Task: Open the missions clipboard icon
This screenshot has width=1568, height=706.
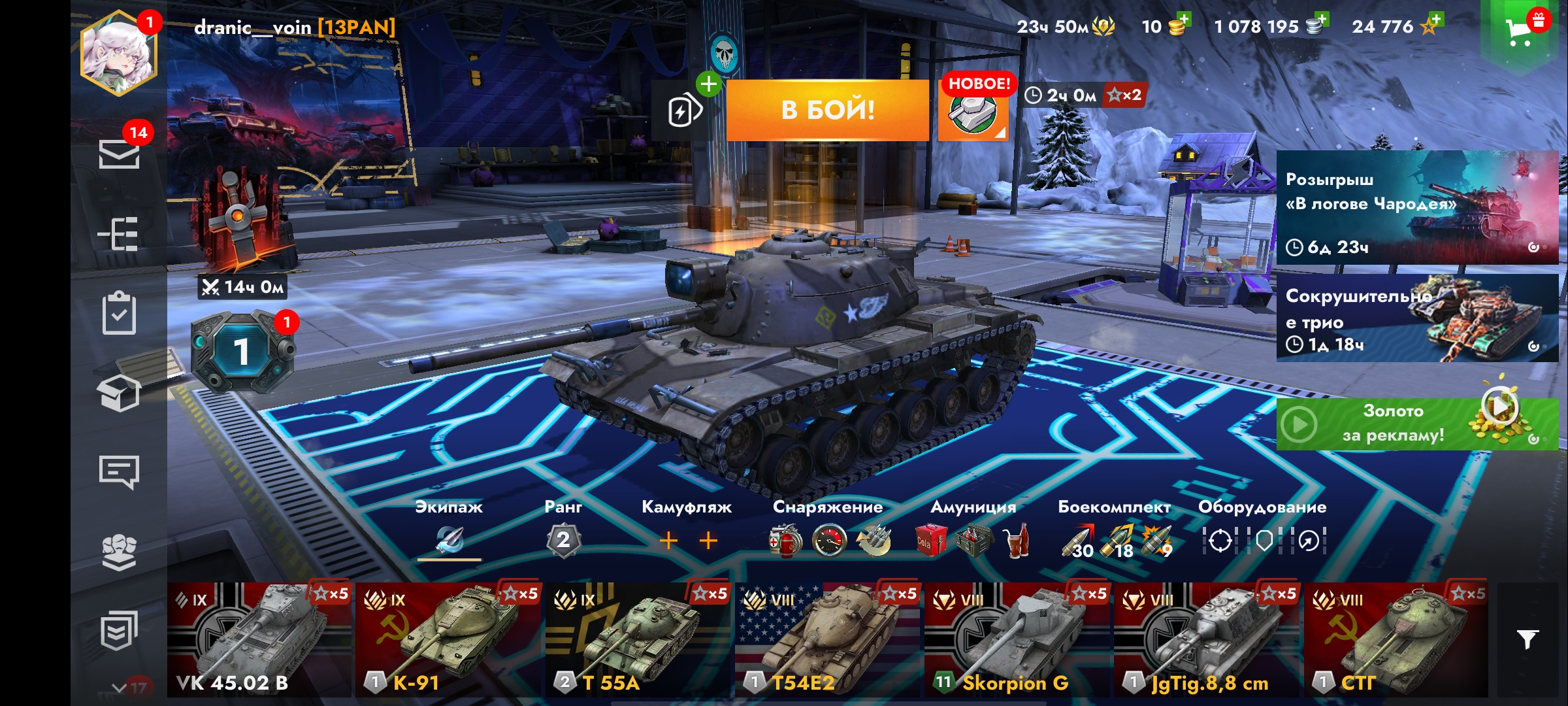Action: point(119,313)
